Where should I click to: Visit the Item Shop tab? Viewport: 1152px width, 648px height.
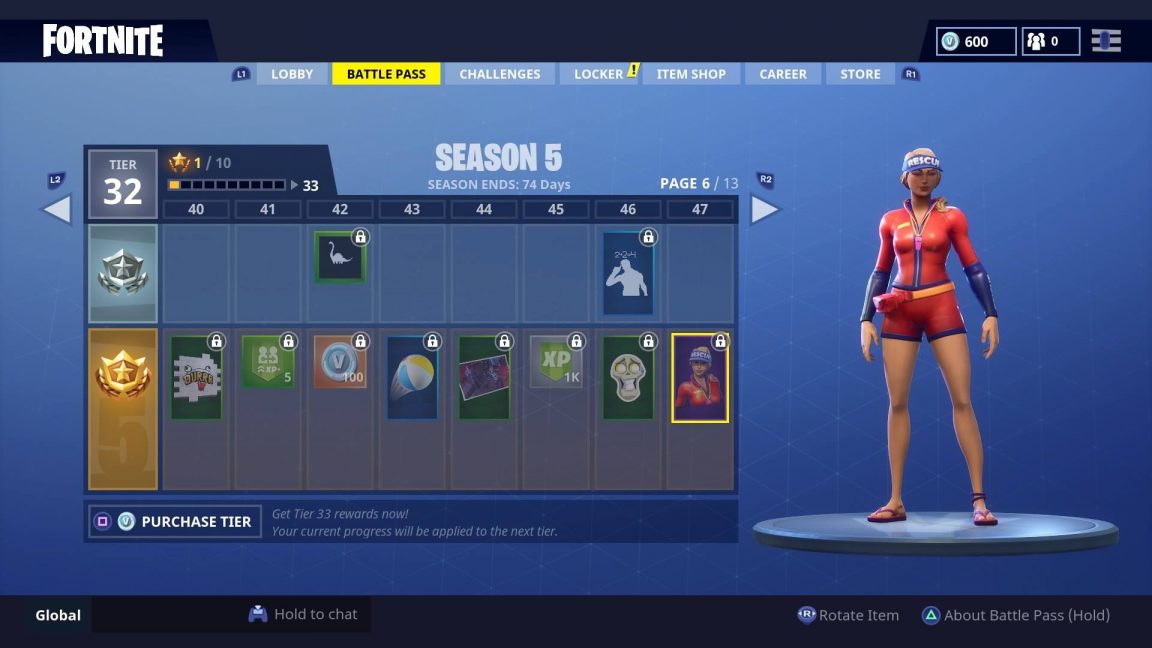(691, 74)
